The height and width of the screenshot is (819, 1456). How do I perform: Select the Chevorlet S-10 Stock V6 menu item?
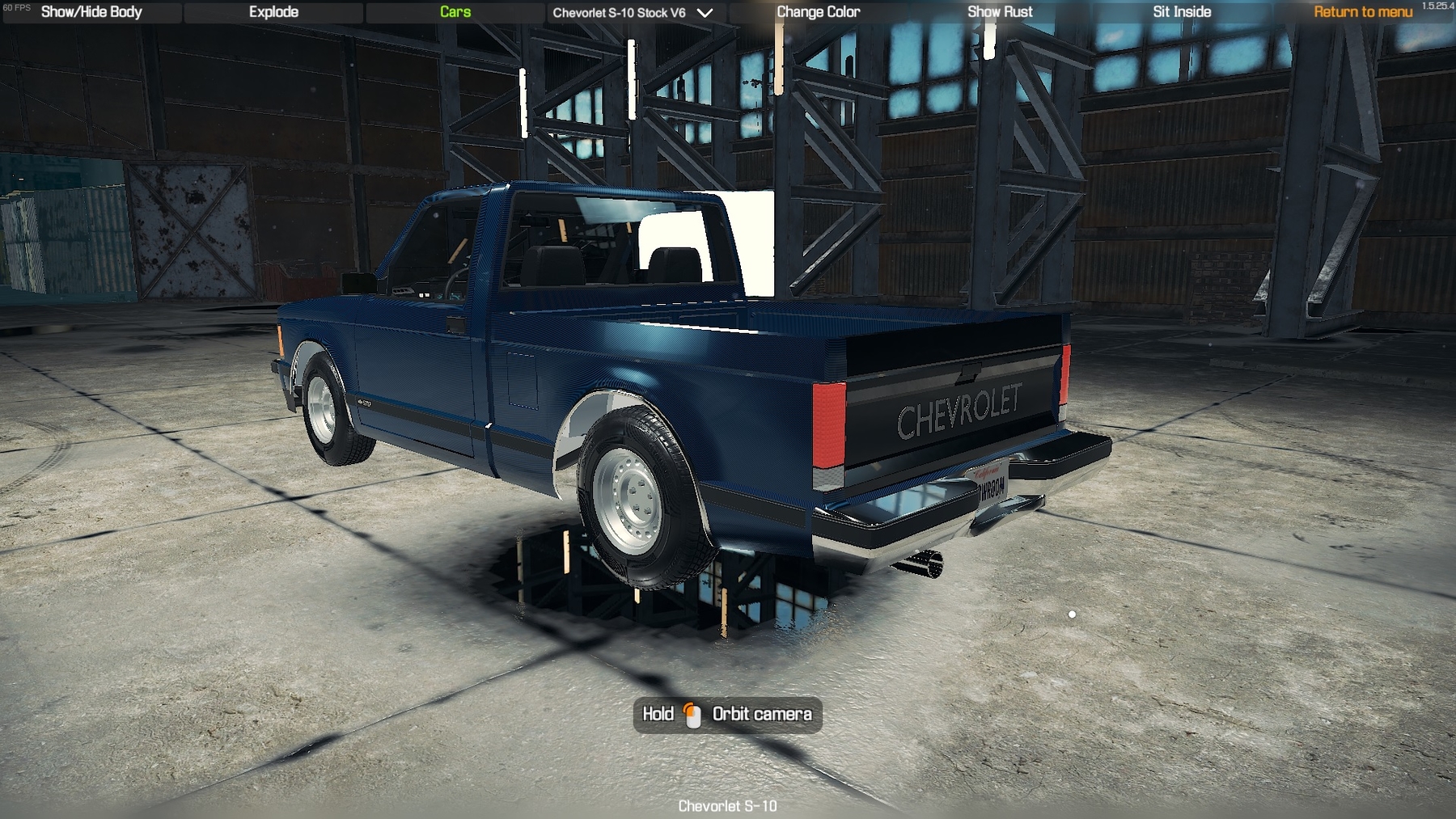click(620, 12)
